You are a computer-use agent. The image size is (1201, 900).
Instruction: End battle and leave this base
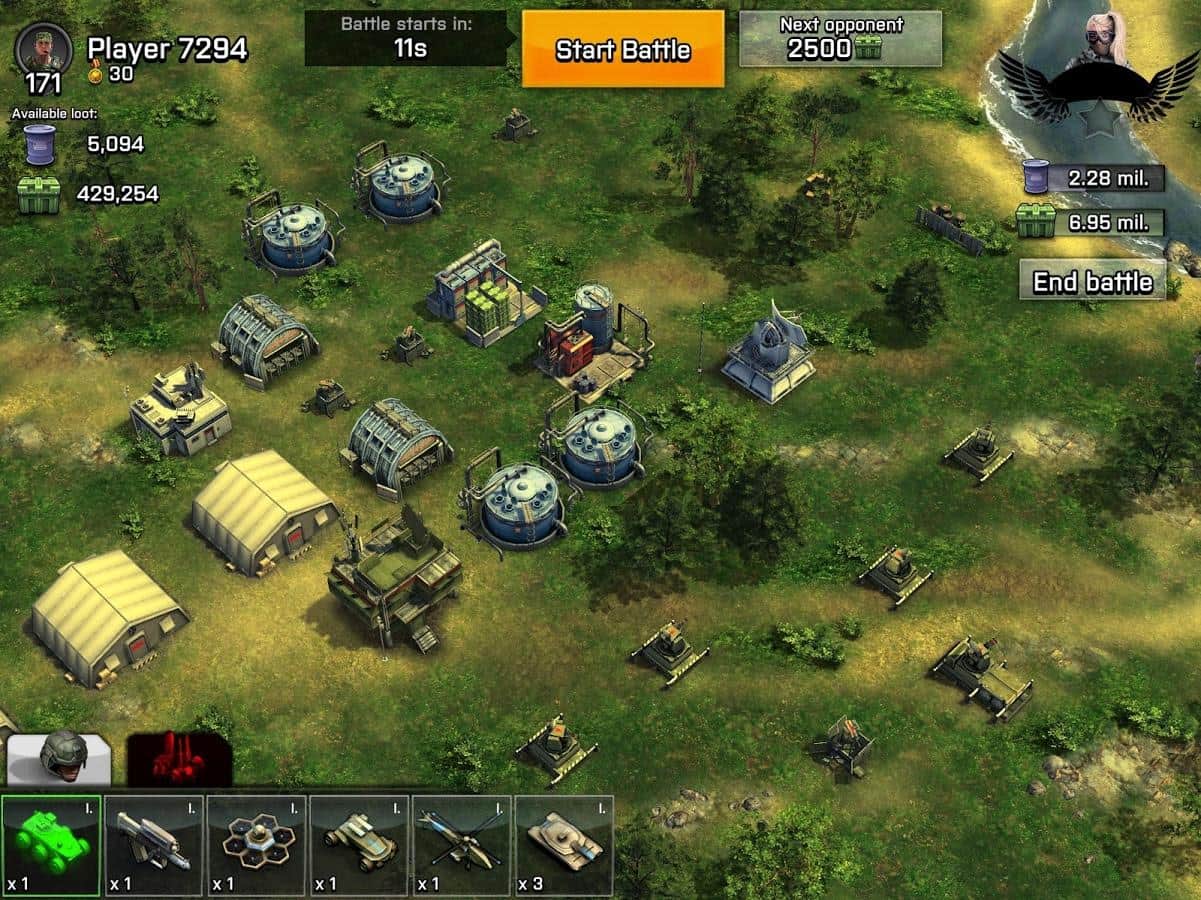click(1092, 281)
